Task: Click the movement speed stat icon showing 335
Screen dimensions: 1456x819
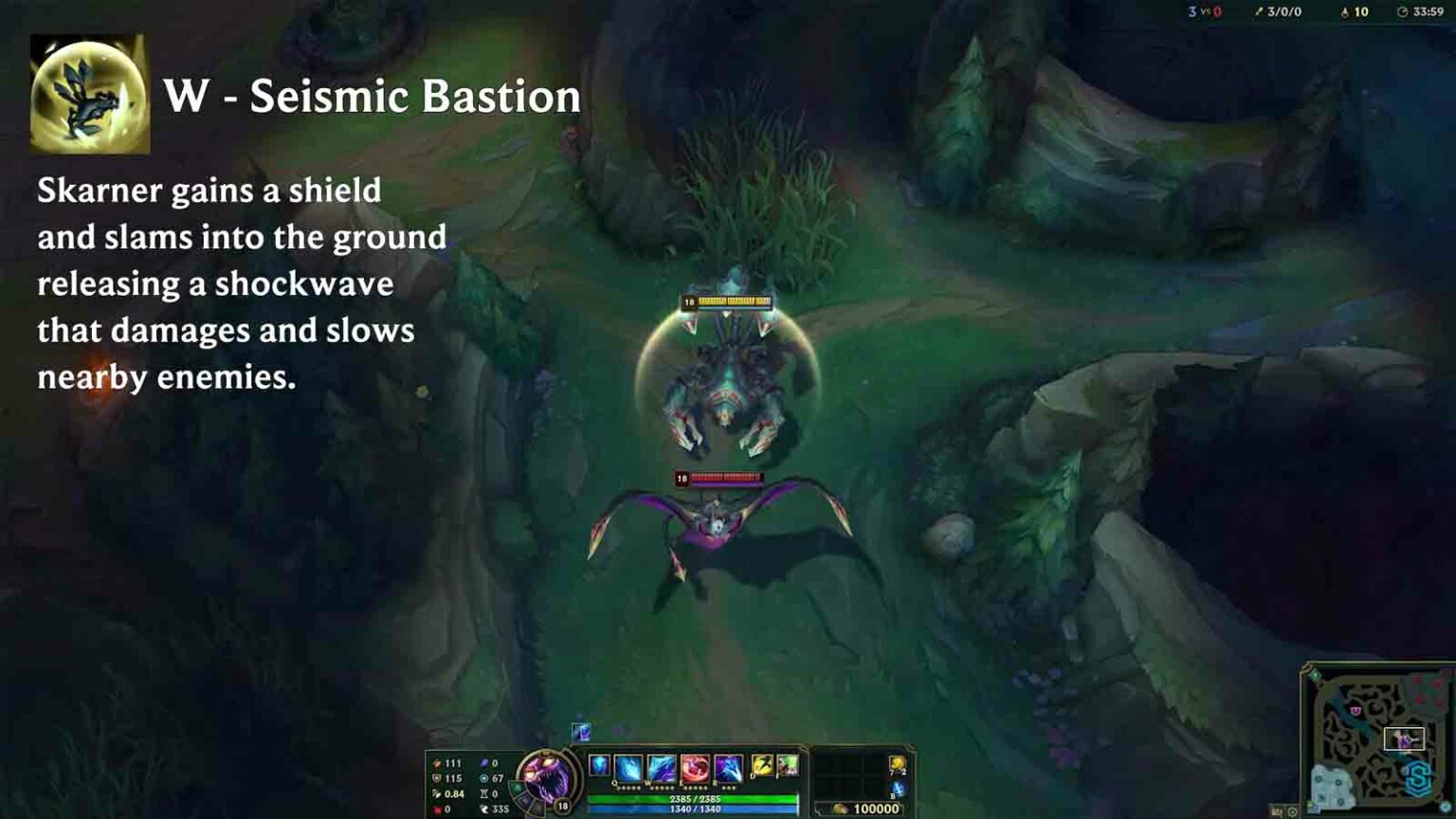Action: coord(487,809)
